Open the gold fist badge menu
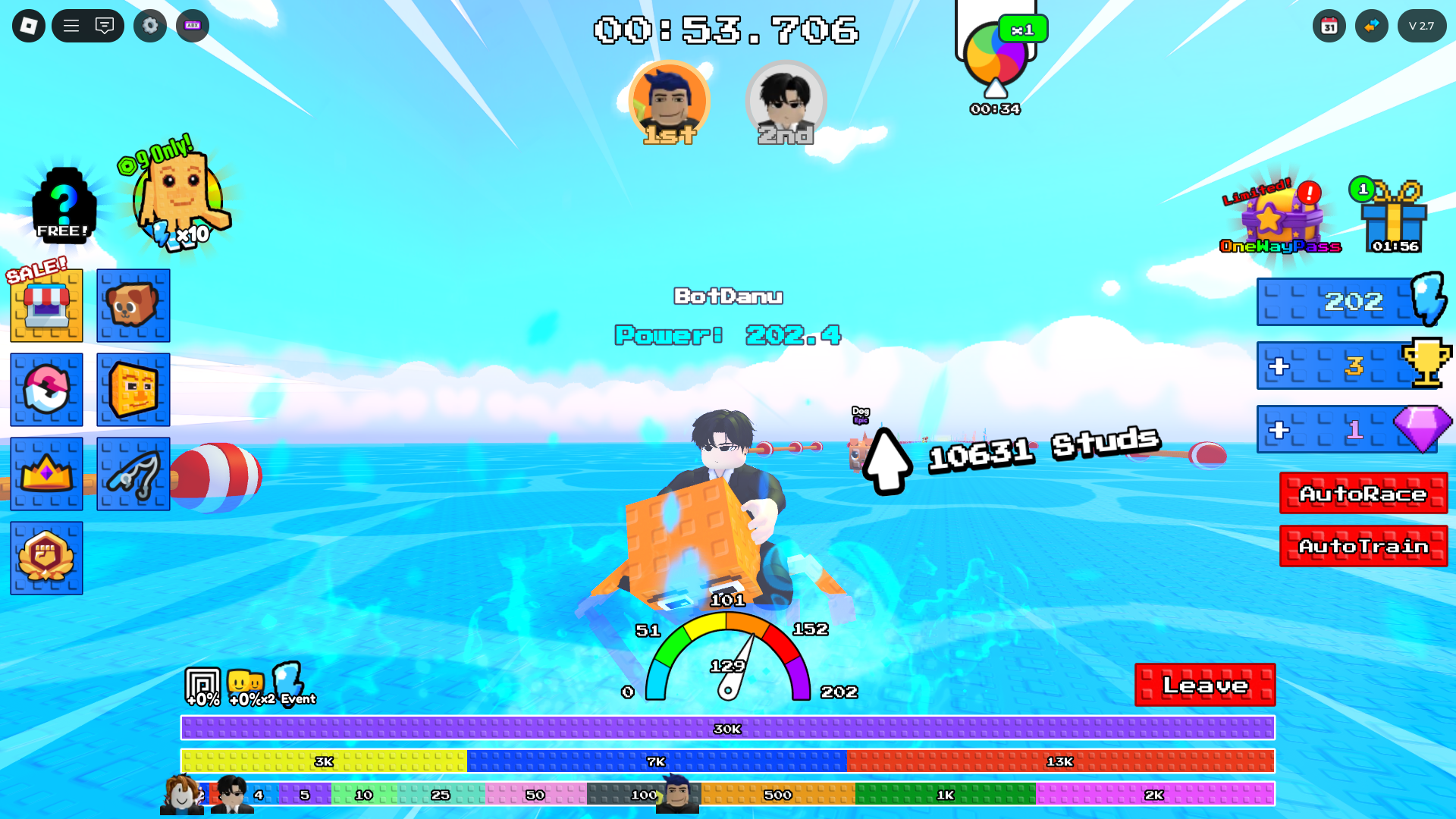The height and width of the screenshot is (819, 1456). pyautogui.click(x=46, y=558)
